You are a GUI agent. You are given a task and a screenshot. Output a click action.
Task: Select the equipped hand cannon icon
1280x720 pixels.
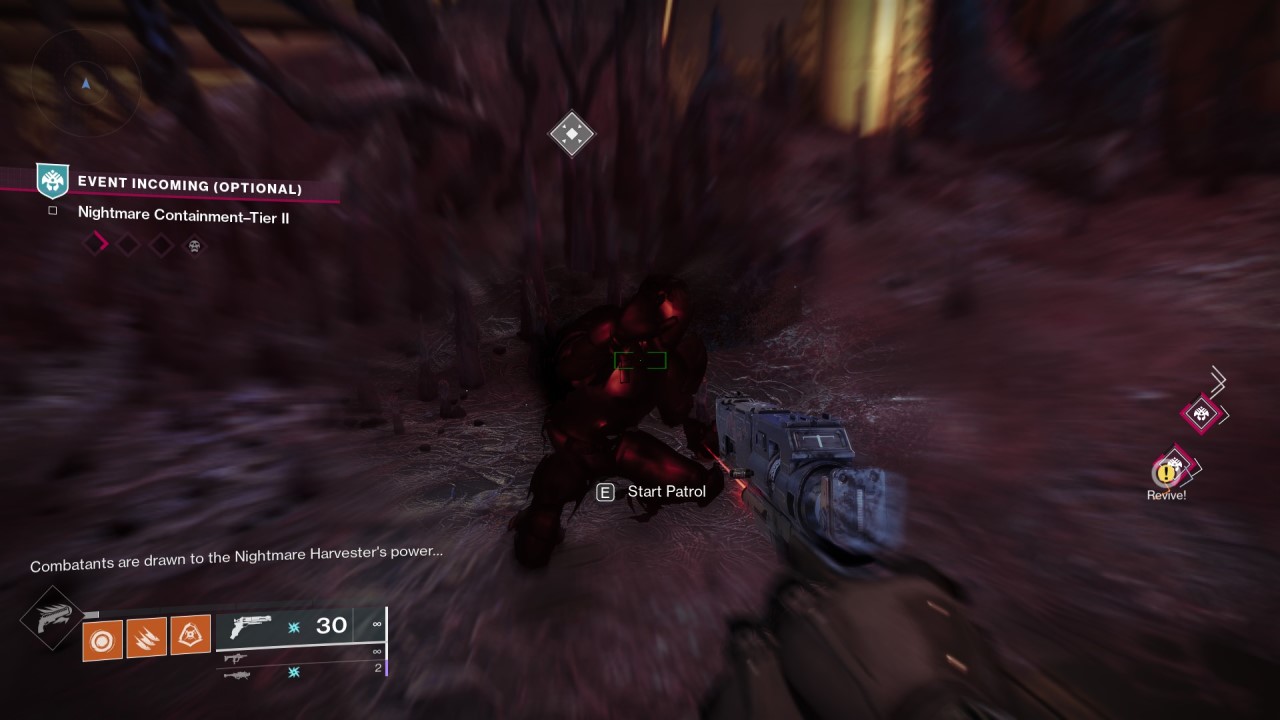pos(251,628)
